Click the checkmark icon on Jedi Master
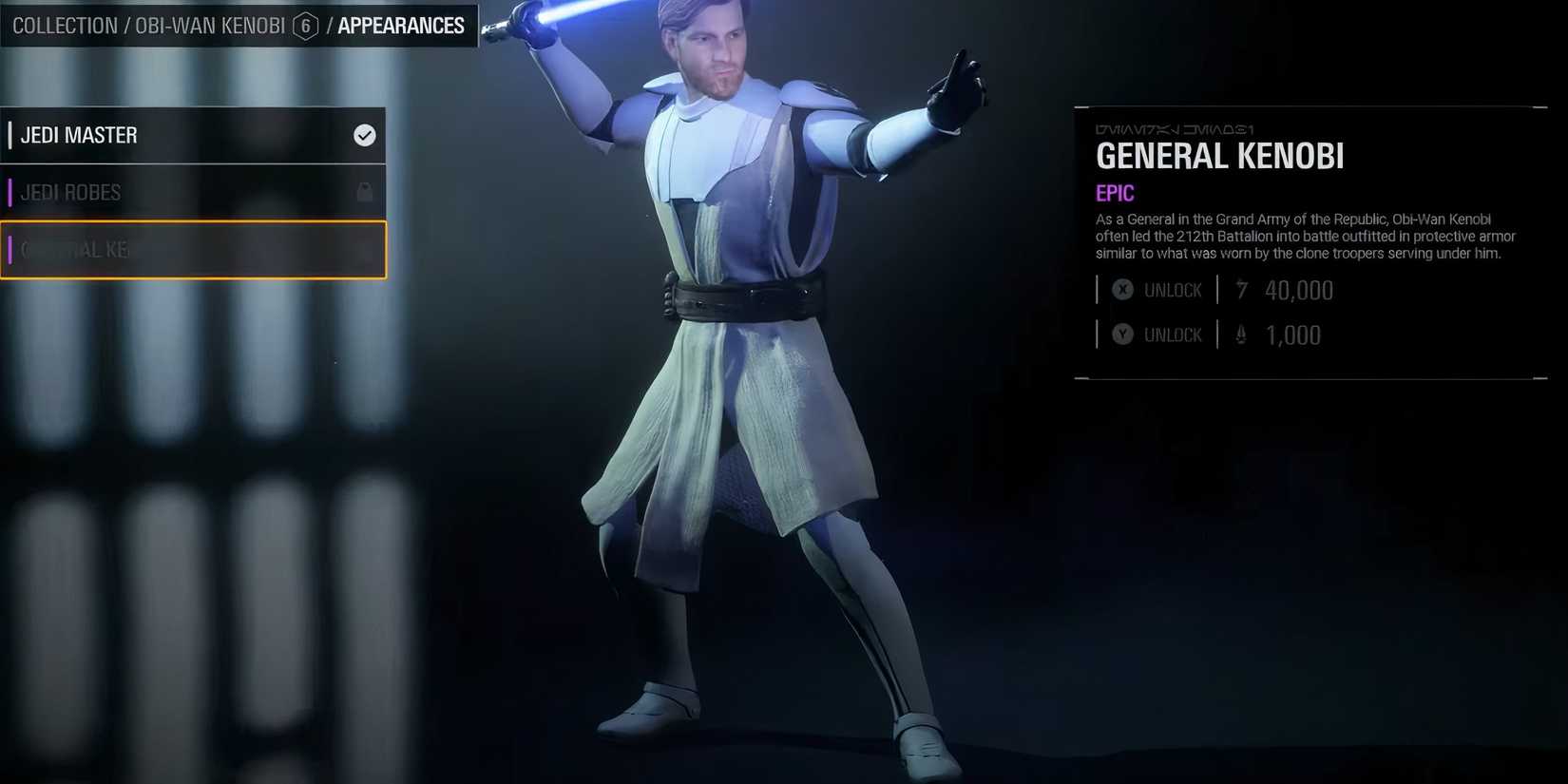Screen dimensions: 1568x784 pyautogui.click(x=364, y=136)
